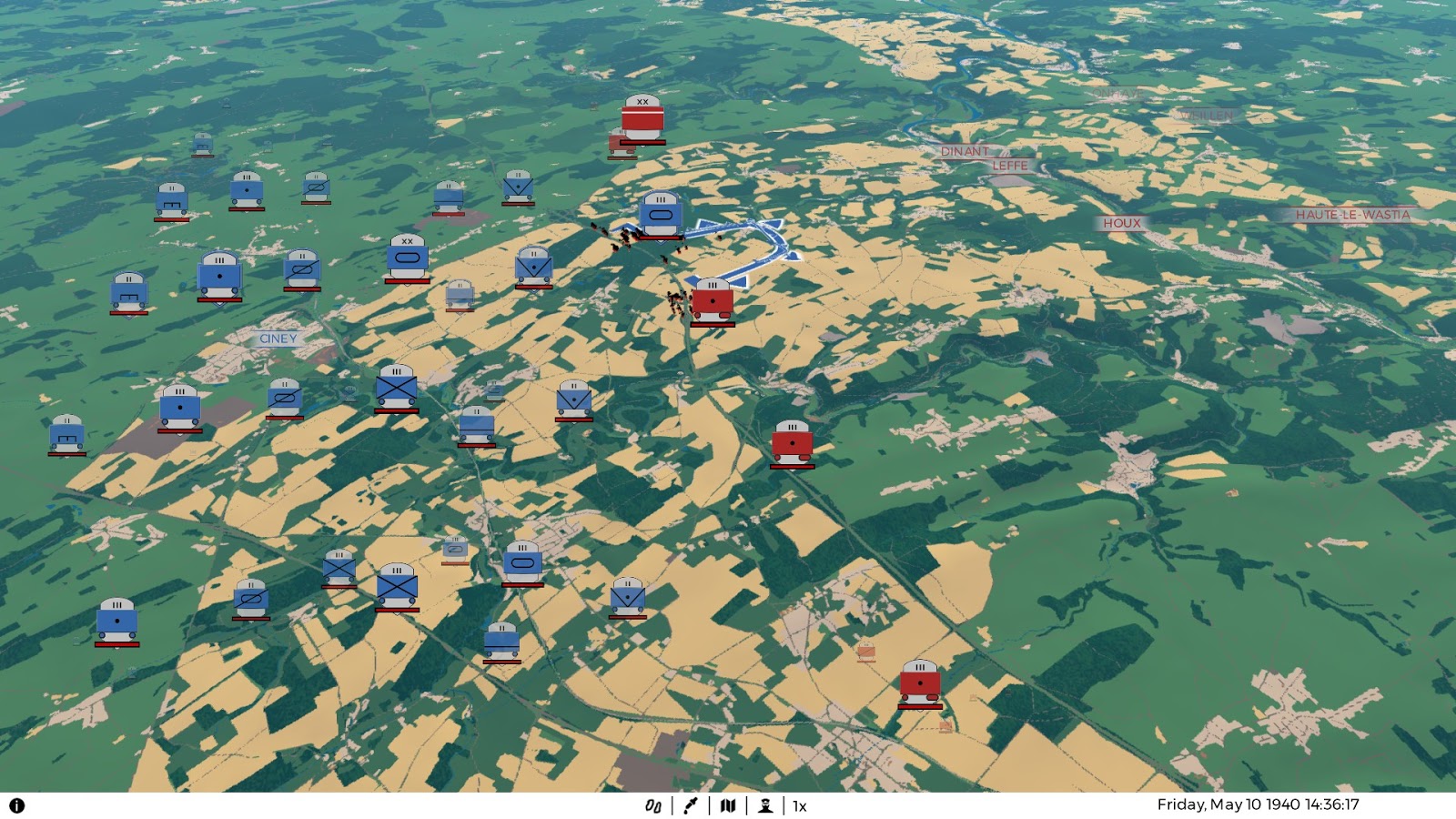The height and width of the screenshot is (819, 1456).
Task: Open the folded map icon in bottom toolbar
Action: [728, 806]
